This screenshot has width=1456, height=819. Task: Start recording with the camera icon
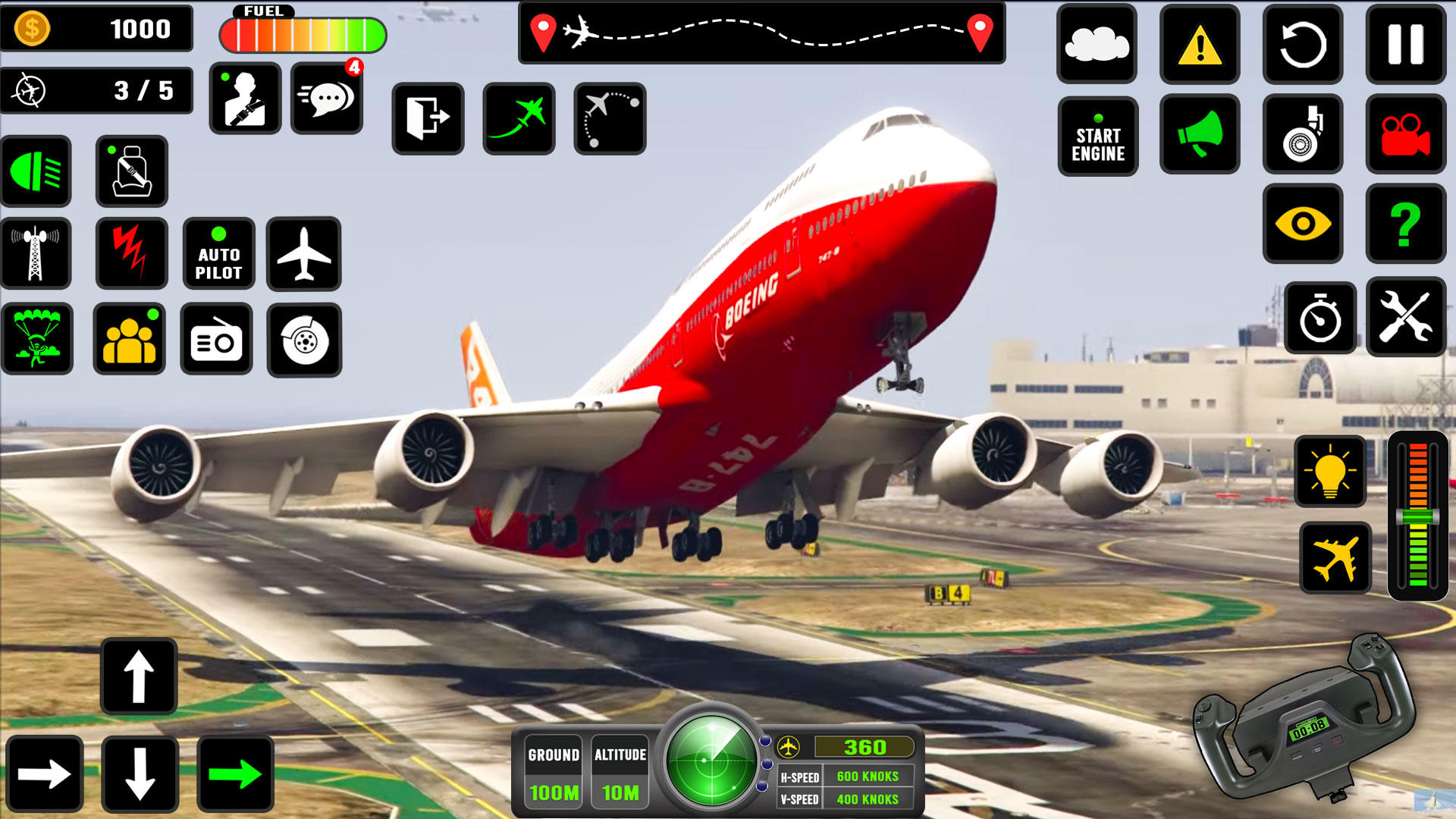coord(1407,136)
